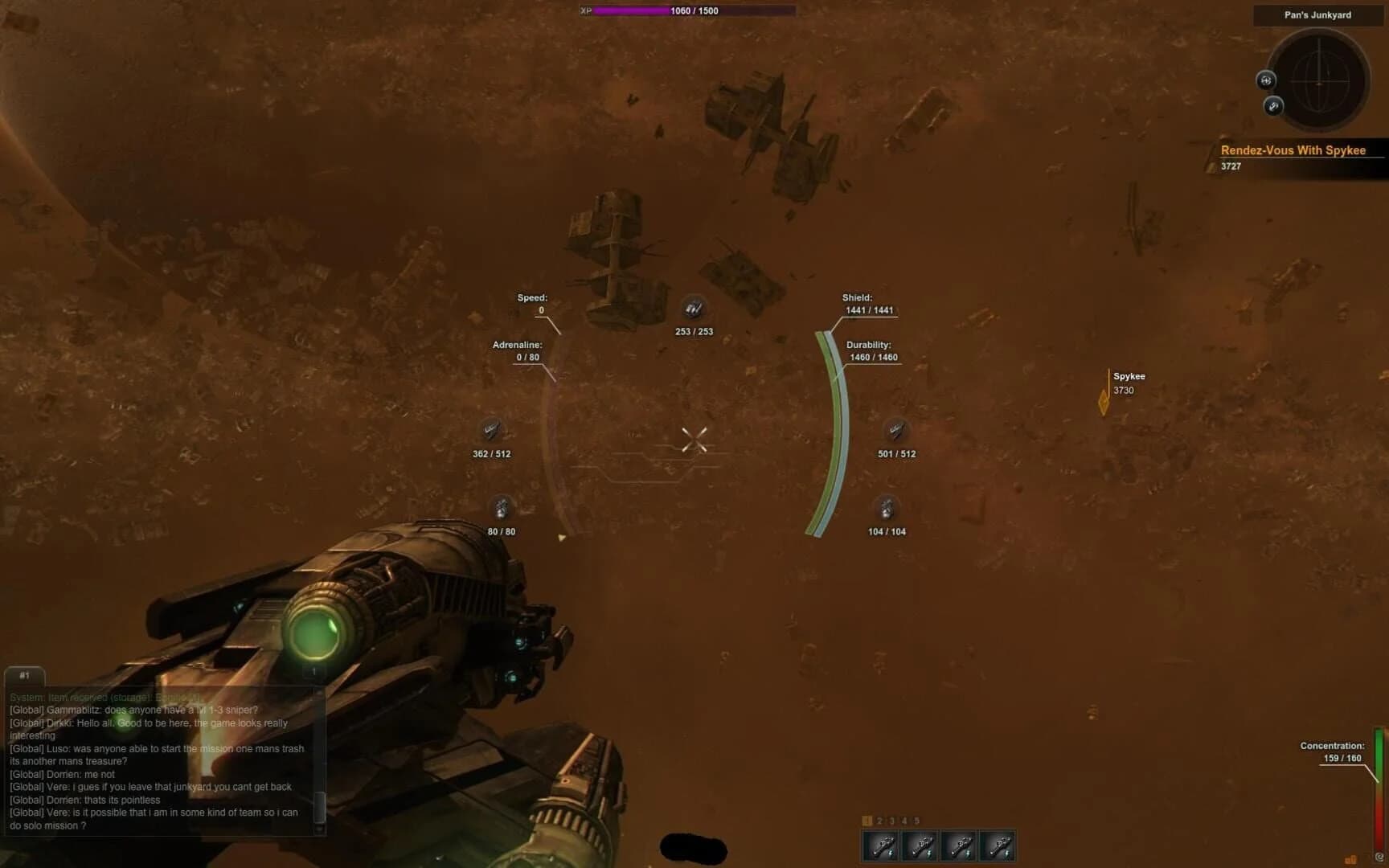Click the stat icon labeled 80/80

[x=502, y=509]
